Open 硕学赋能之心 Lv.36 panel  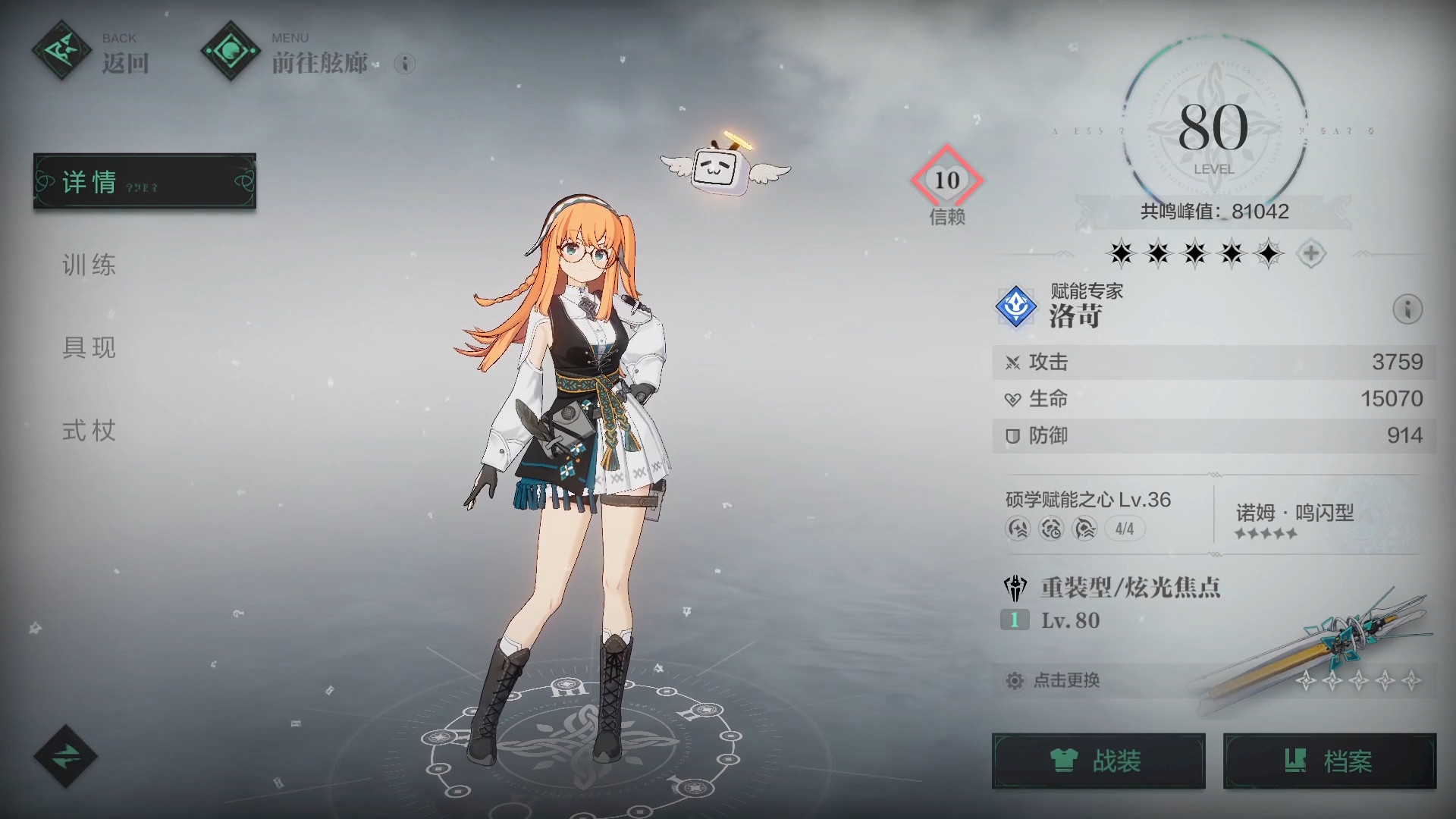[1088, 513]
